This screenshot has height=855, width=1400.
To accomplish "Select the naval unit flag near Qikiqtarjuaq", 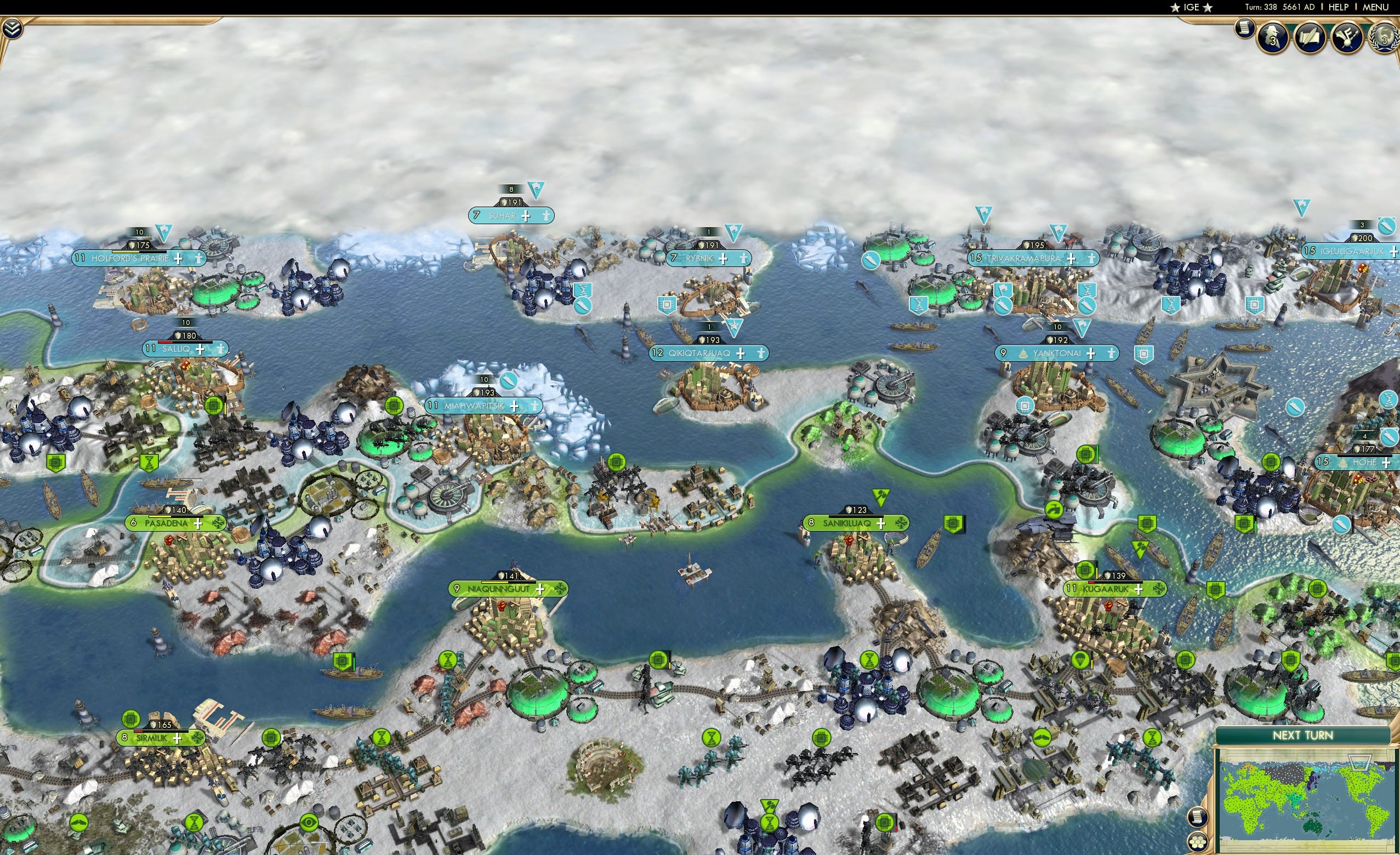I will (734, 328).
